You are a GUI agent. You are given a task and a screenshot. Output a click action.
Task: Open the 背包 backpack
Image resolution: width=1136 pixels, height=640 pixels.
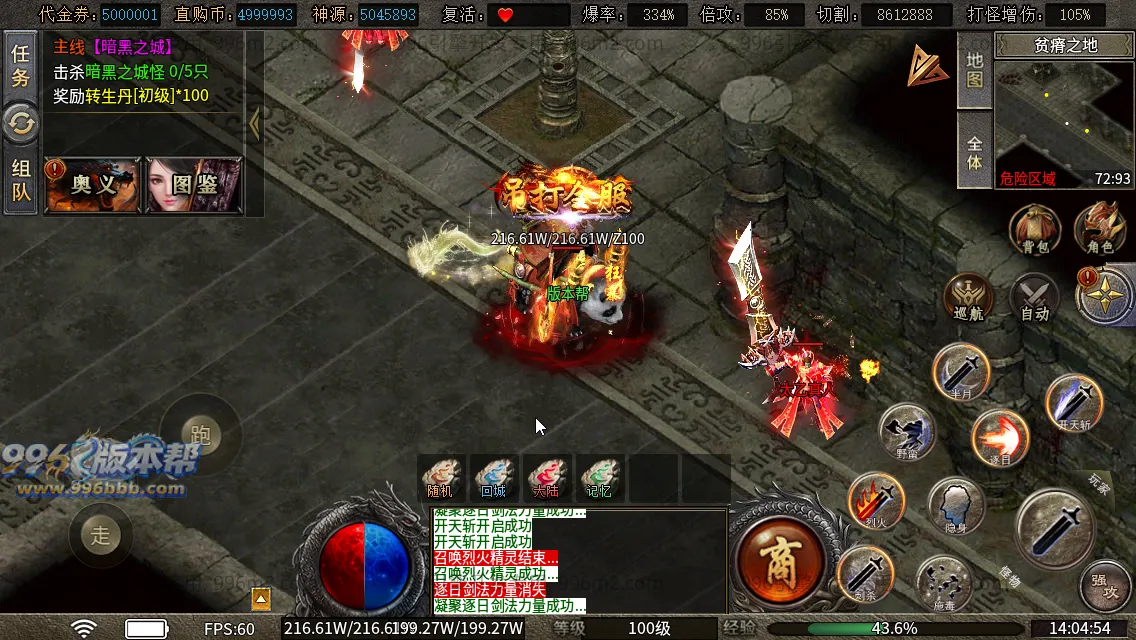coord(1034,230)
